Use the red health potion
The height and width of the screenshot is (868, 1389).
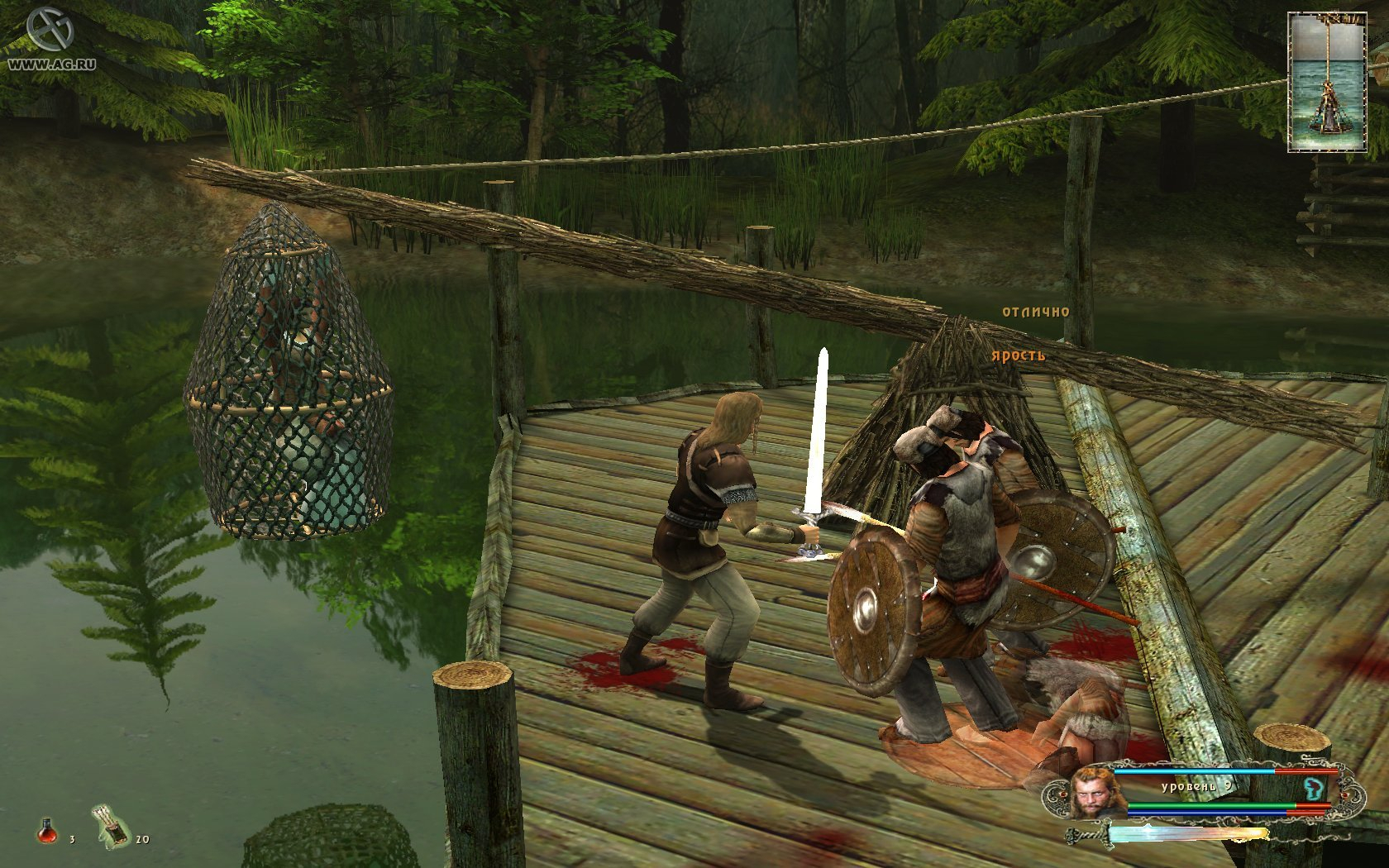[48, 830]
